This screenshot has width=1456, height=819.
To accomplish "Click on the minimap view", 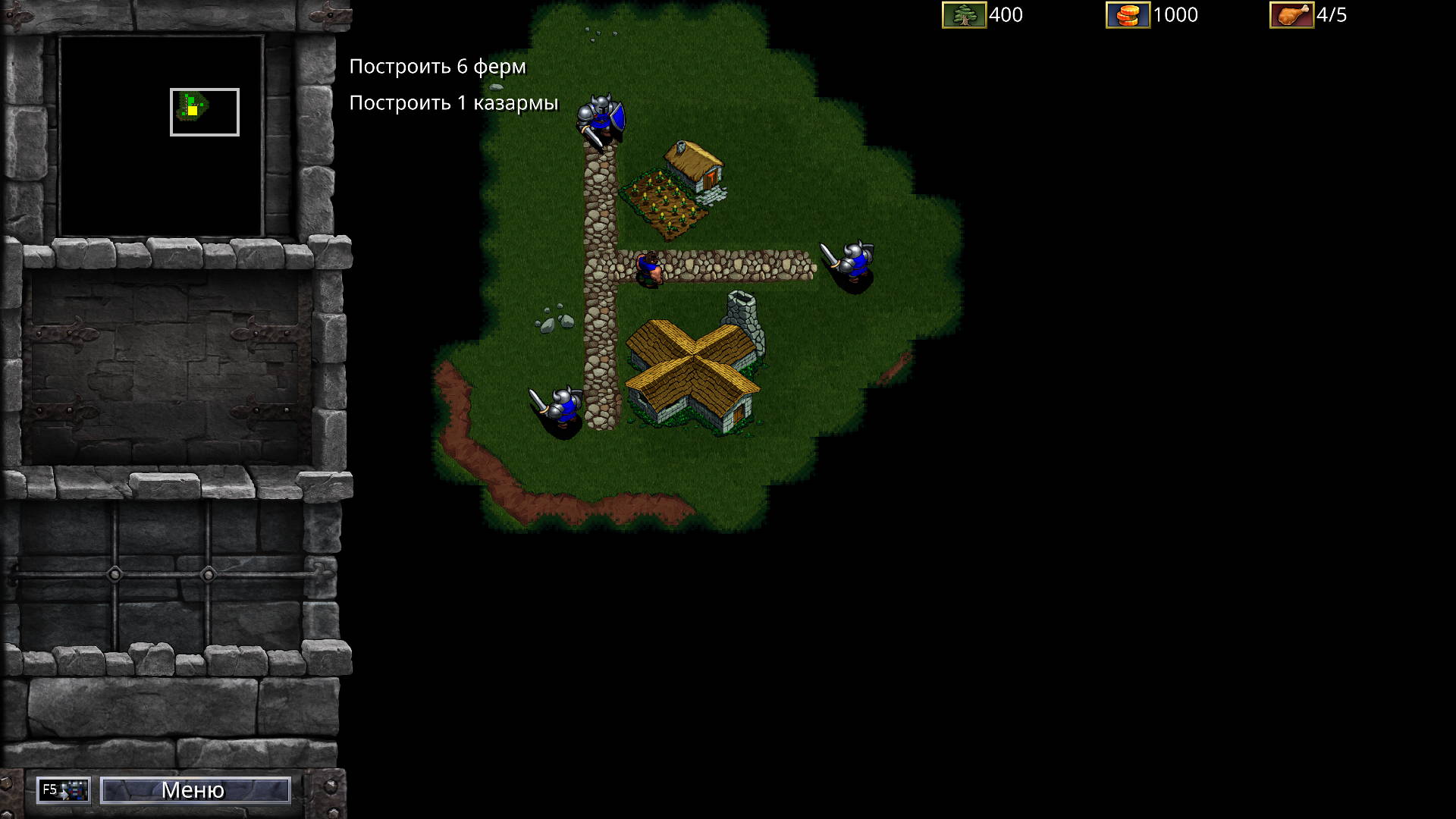I will [x=161, y=136].
